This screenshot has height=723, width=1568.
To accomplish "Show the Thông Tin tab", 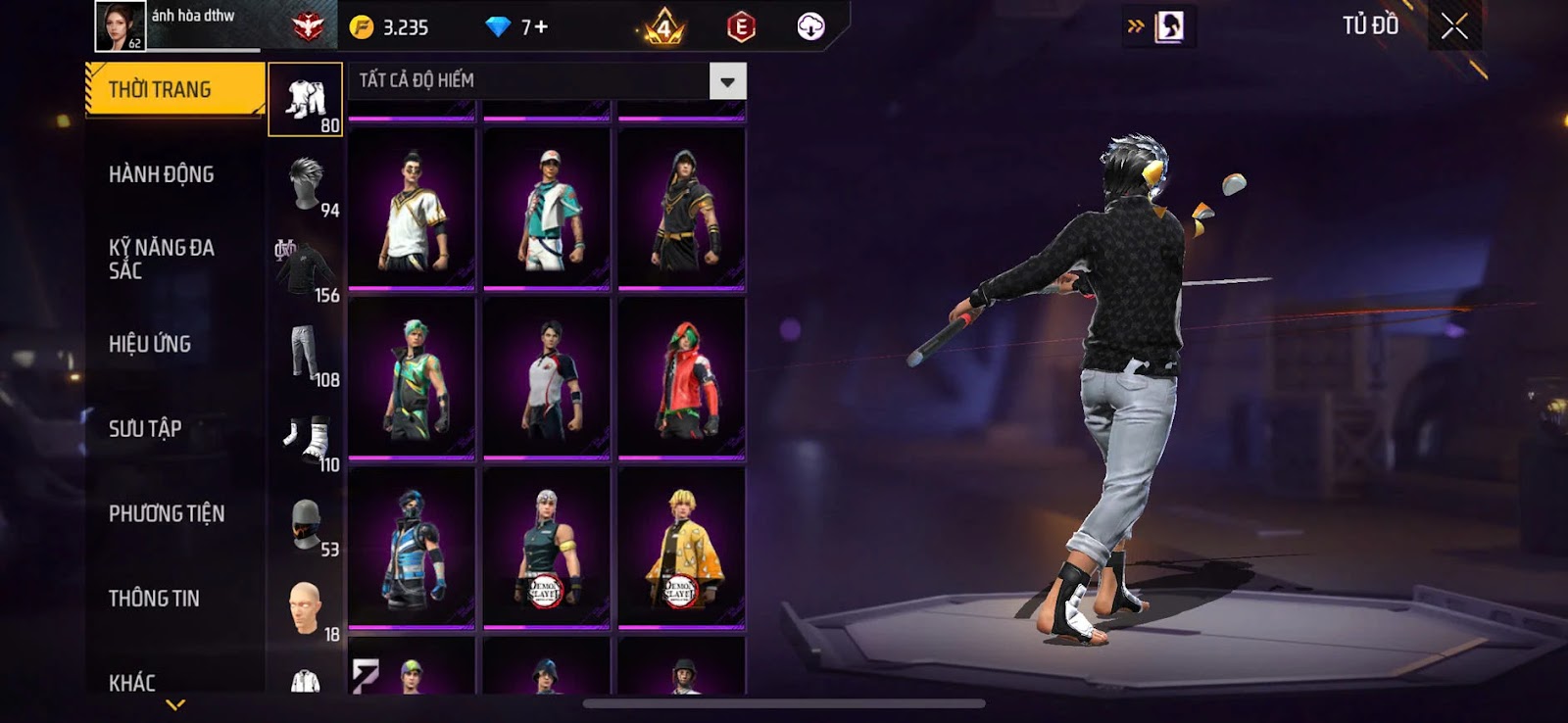I will click(154, 598).
